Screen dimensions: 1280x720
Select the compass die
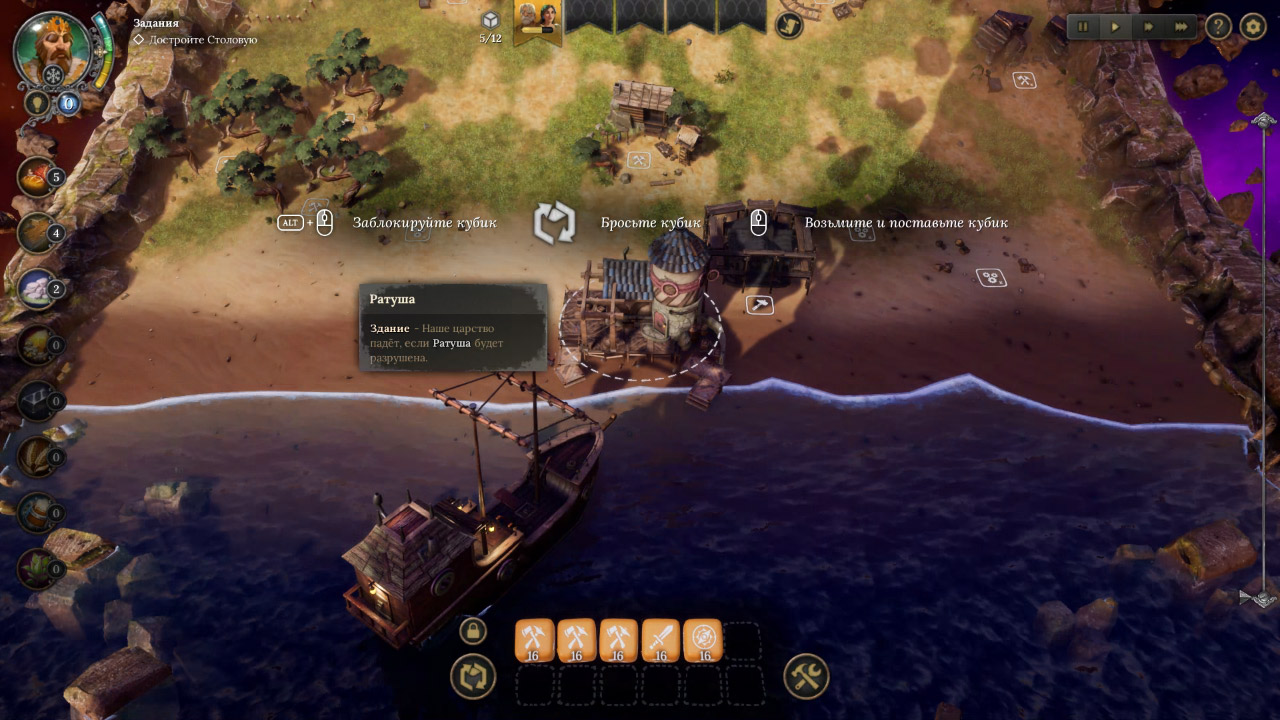click(x=703, y=640)
